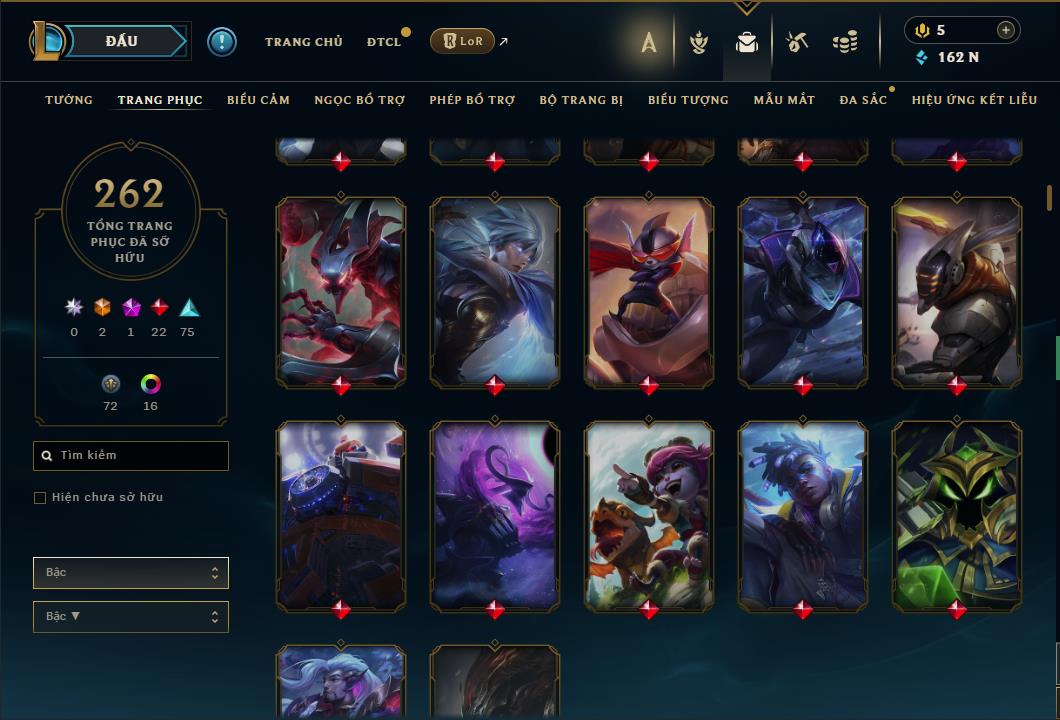1060x720 pixels.
Task: Open the exclamation alert notification
Action: click(222, 42)
